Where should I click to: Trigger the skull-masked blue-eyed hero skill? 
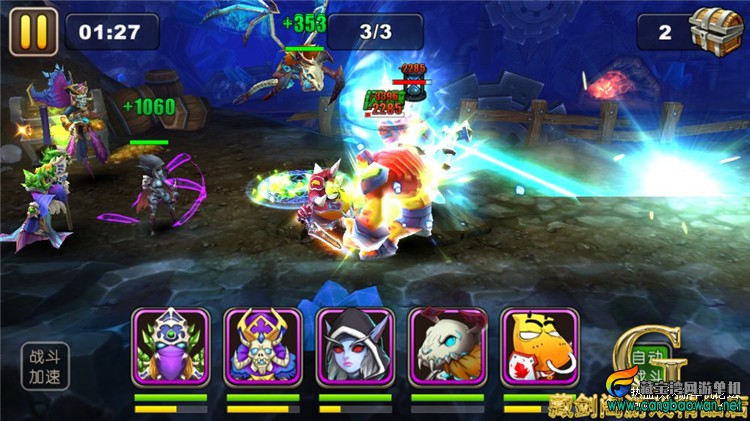coord(447,346)
